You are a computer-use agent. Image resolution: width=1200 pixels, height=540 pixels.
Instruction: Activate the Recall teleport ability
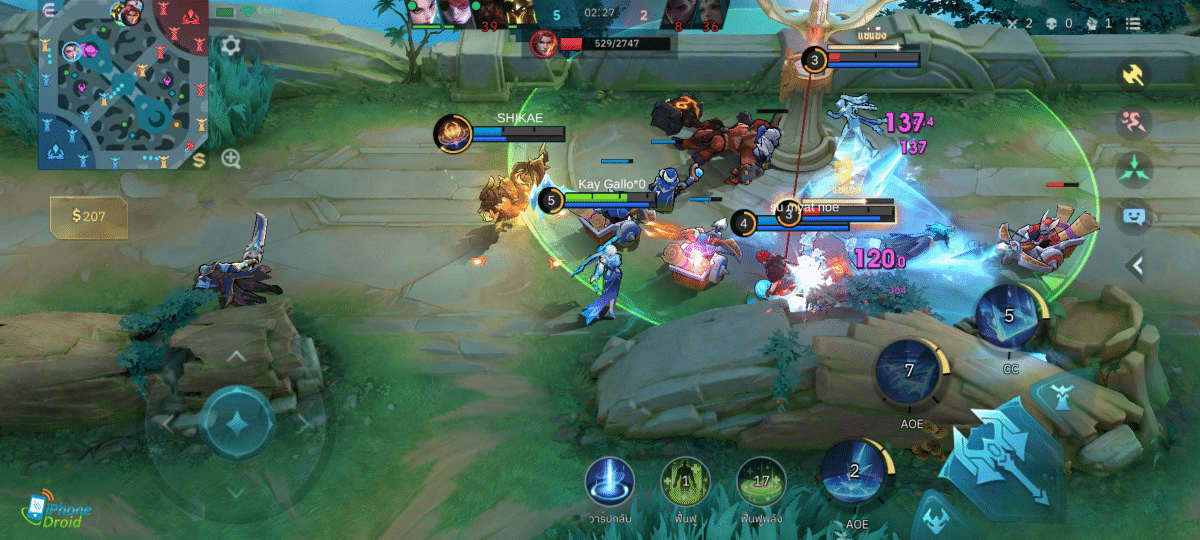pyautogui.click(x=609, y=483)
